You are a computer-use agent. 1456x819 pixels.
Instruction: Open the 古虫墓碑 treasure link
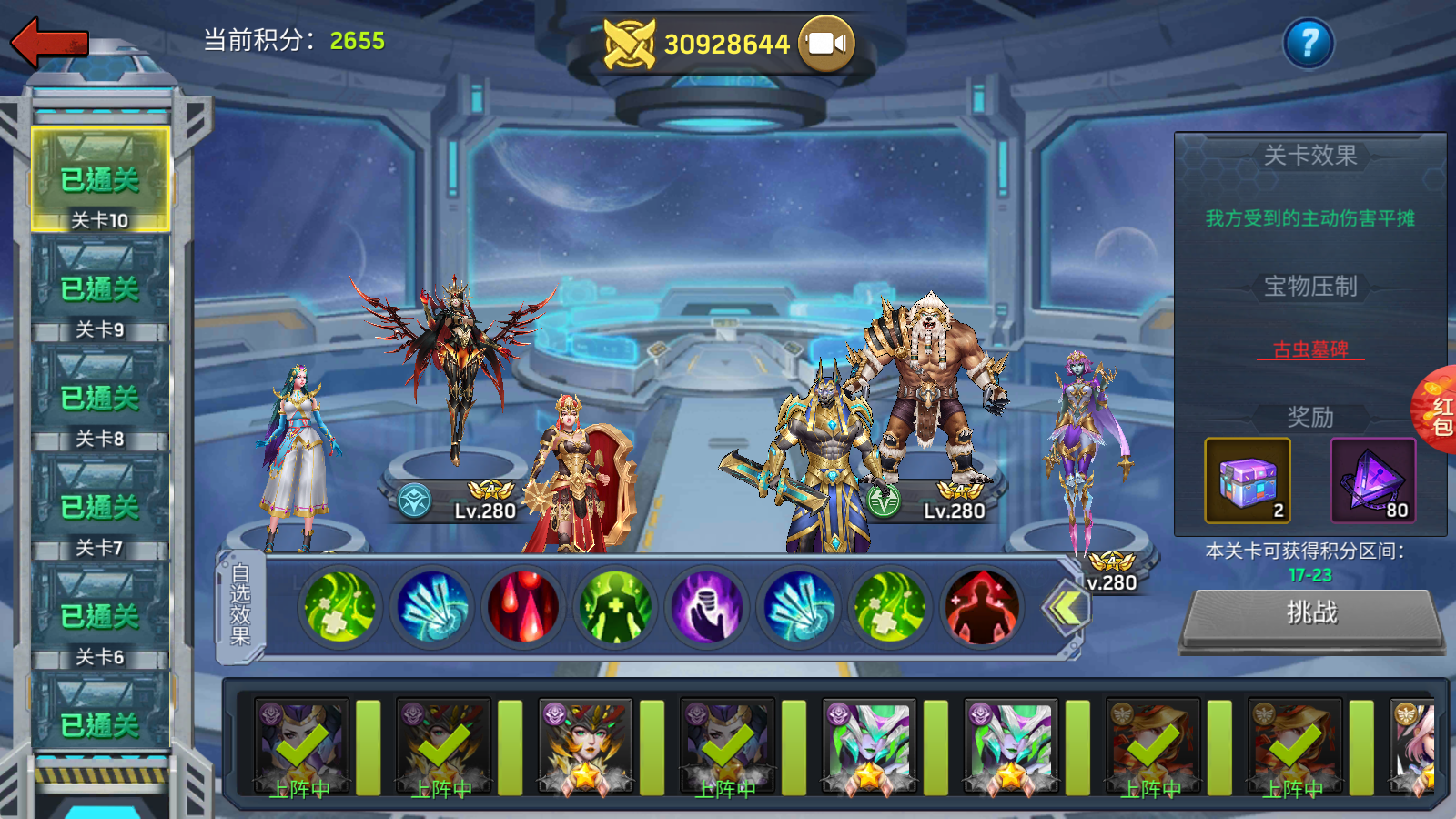pyautogui.click(x=1310, y=349)
